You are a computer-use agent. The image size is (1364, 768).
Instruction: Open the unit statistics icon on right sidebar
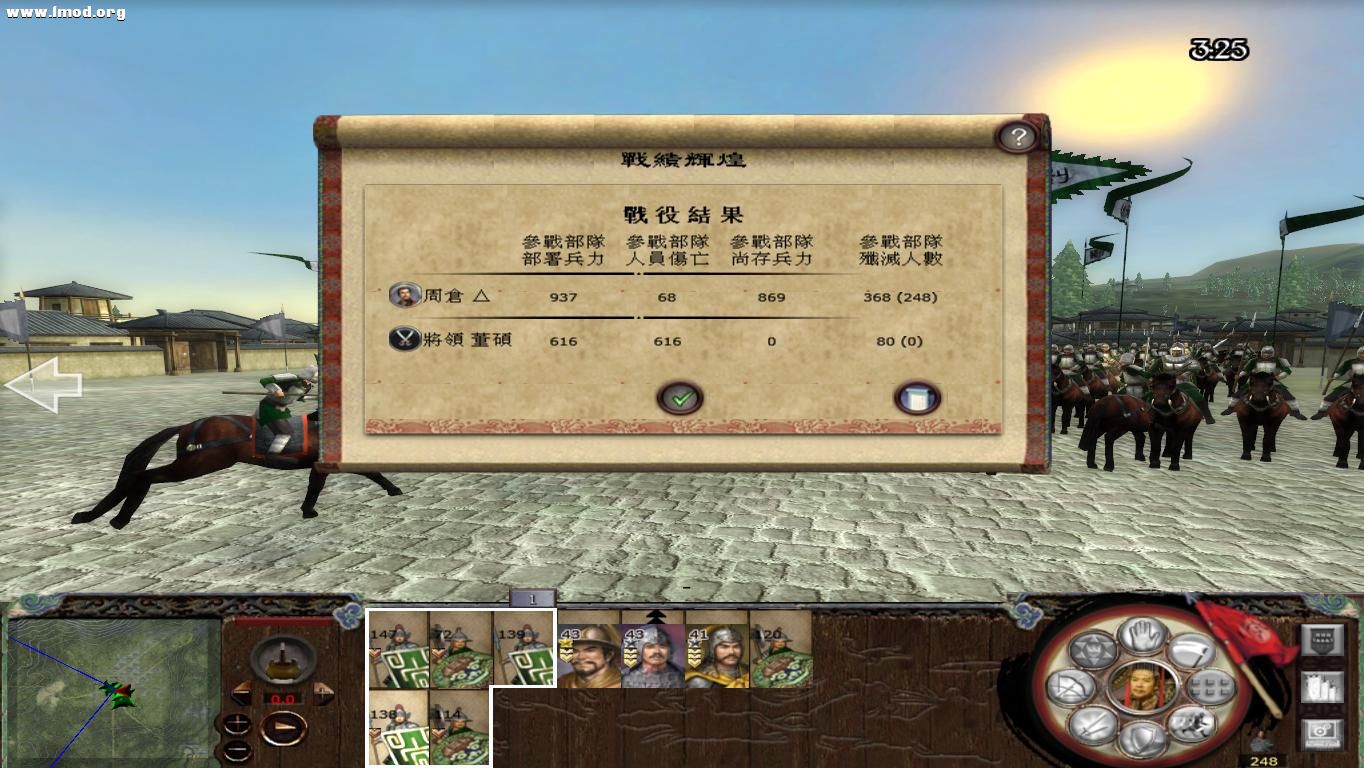click(x=1321, y=687)
